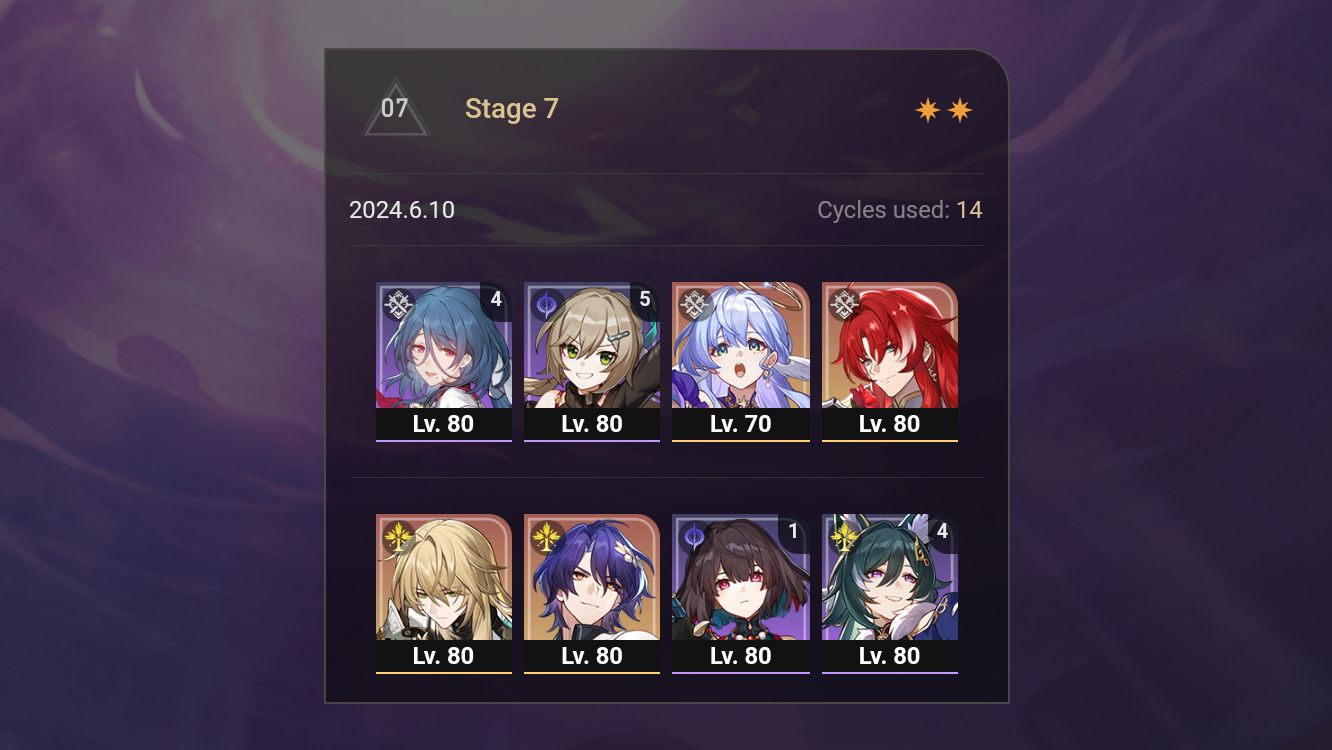Viewport: 1332px width, 750px height.
Task: Open Robin's Lv. 70 character portrait
Action: [x=741, y=345]
